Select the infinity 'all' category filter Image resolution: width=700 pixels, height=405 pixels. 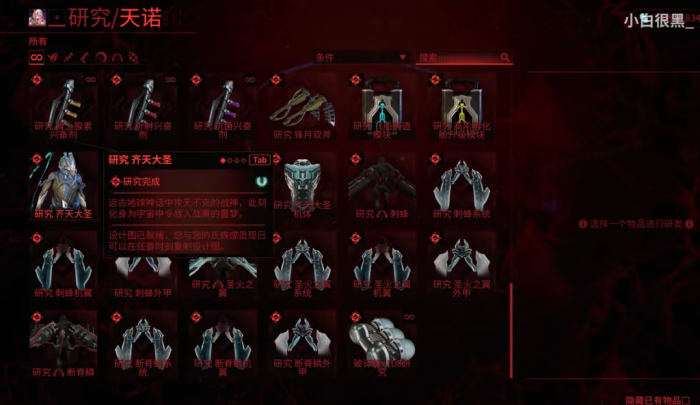click(36, 58)
